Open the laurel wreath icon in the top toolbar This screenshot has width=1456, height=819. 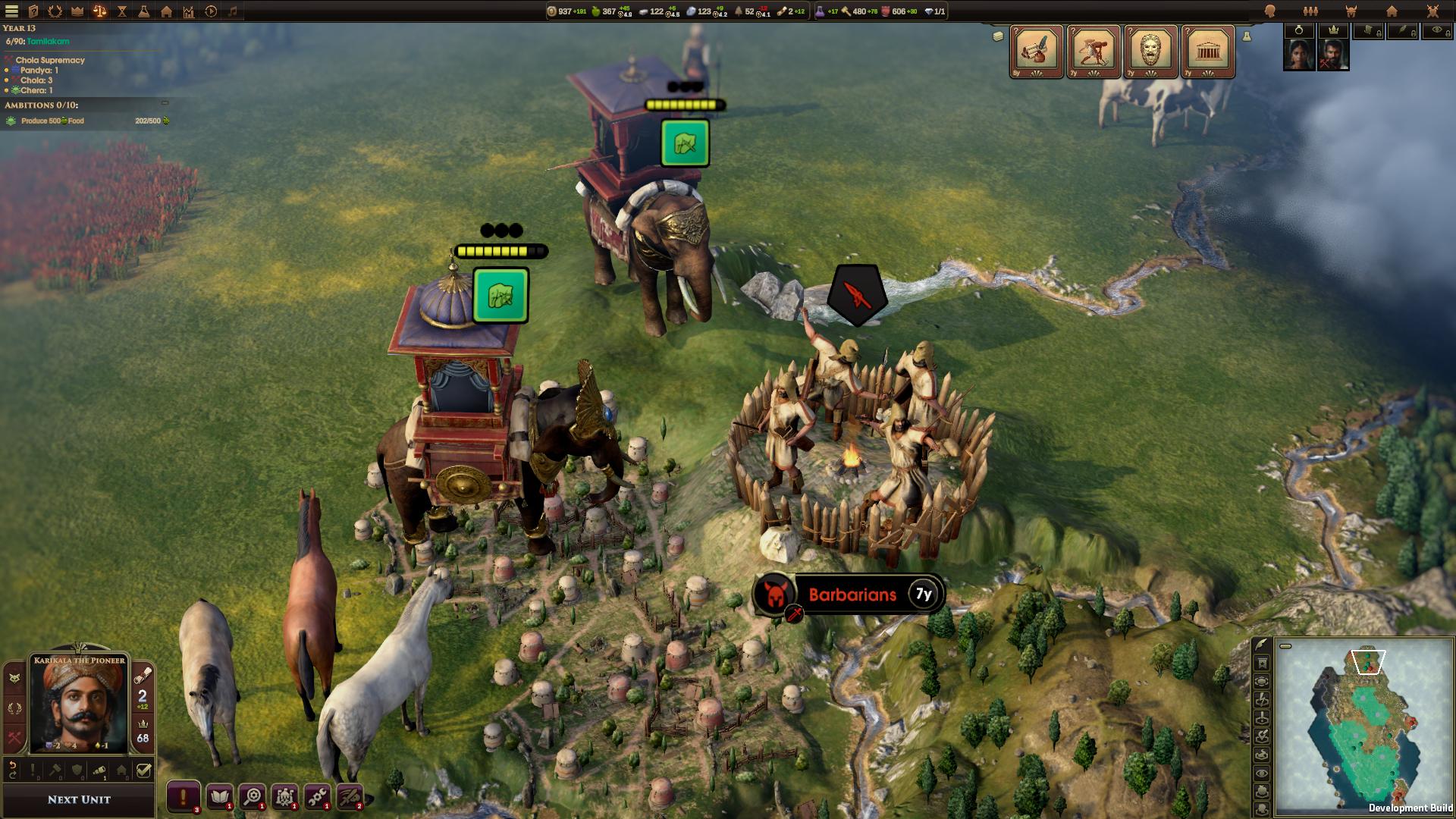point(55,11)
